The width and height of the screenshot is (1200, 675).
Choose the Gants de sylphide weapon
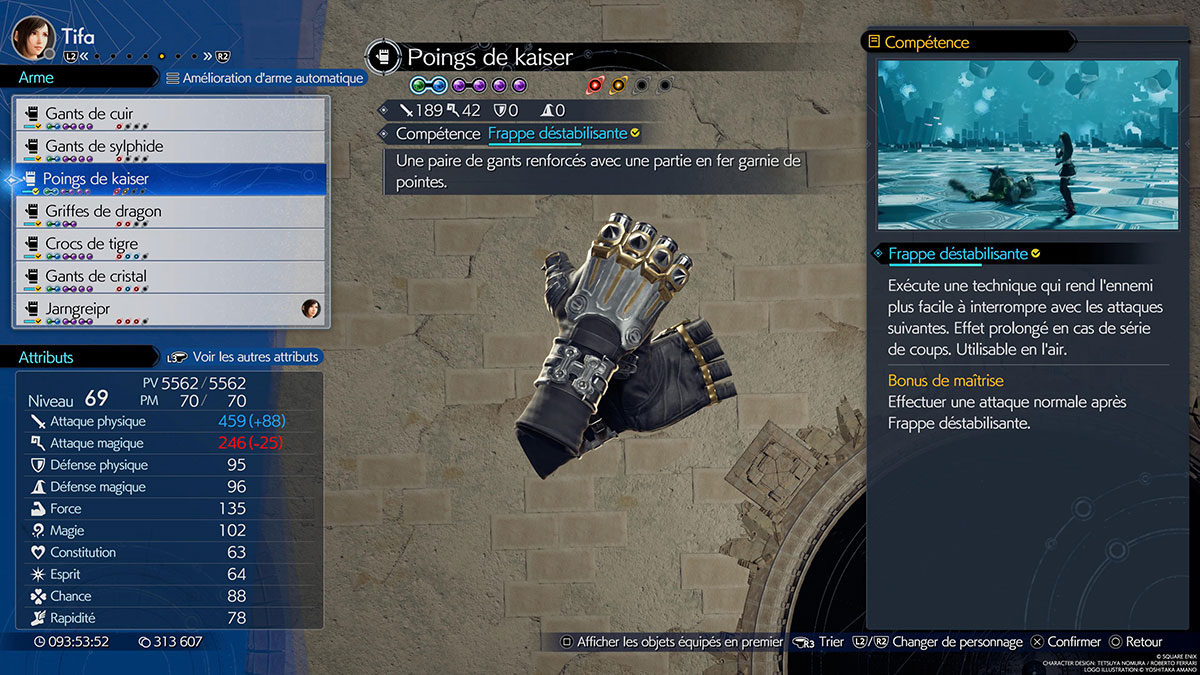point(170,147)
